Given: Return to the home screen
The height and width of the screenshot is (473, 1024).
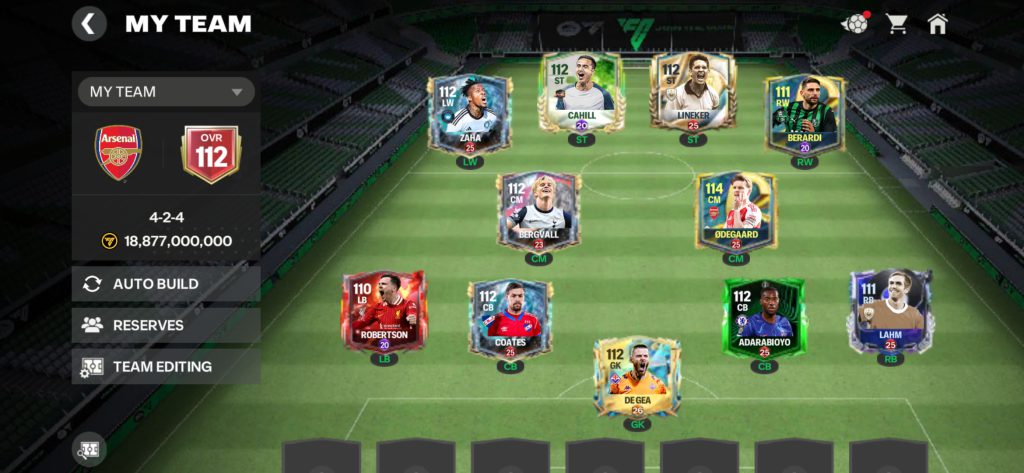Looking at the screenshot, I should [937, 23].
